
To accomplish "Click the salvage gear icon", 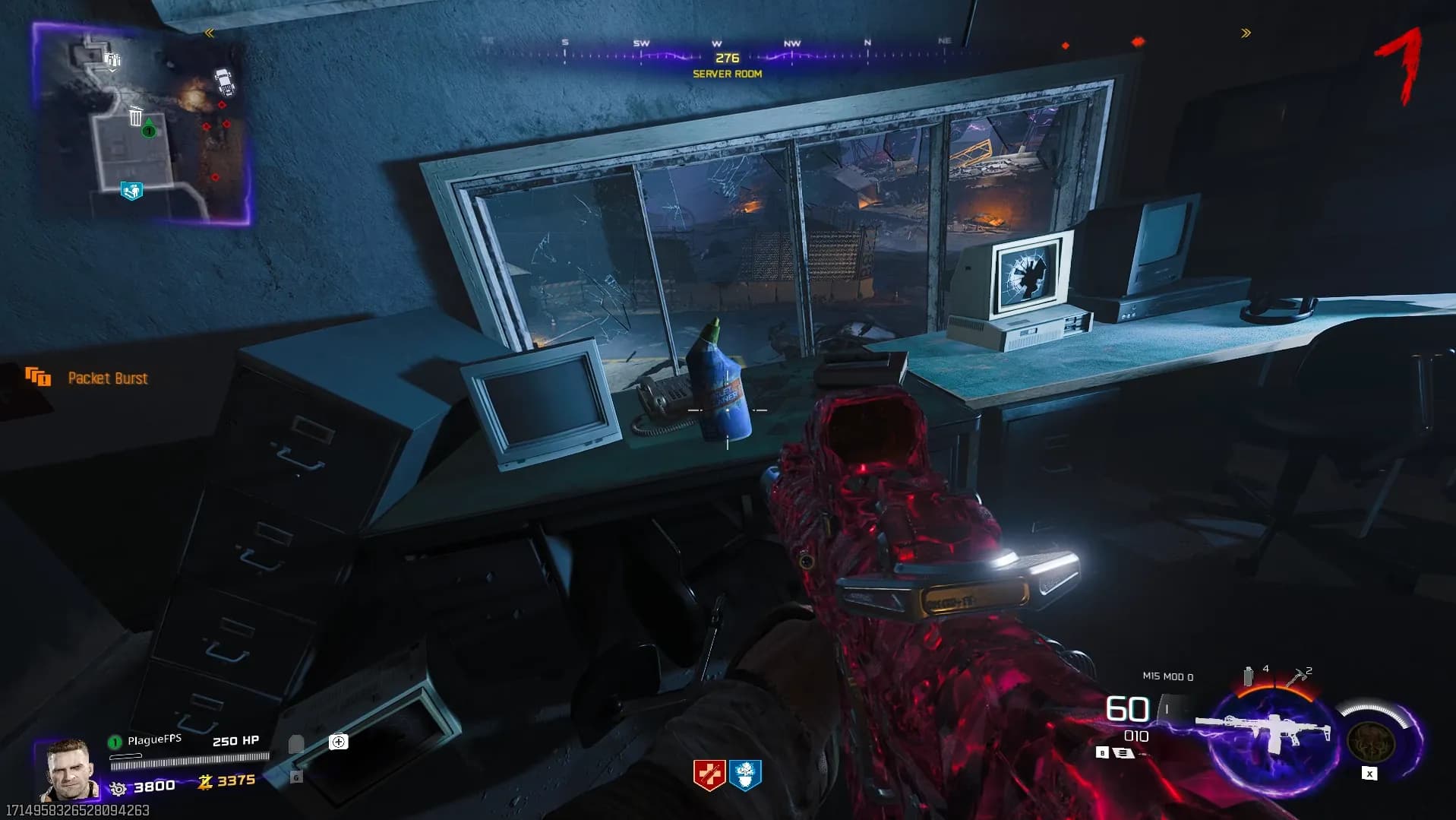I will click(x=118, y=789).
